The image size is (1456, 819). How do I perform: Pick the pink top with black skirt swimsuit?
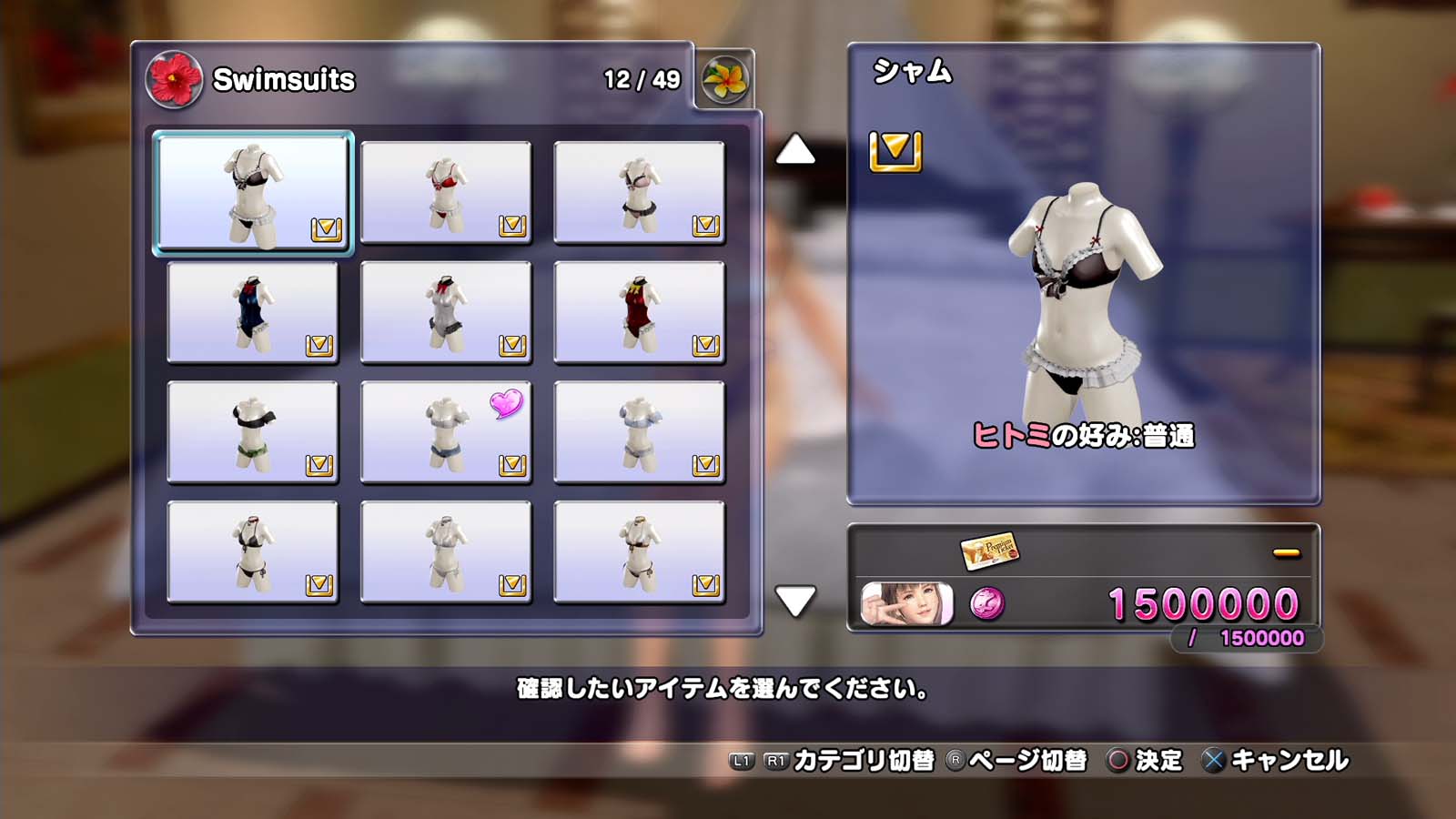(639, 192)
